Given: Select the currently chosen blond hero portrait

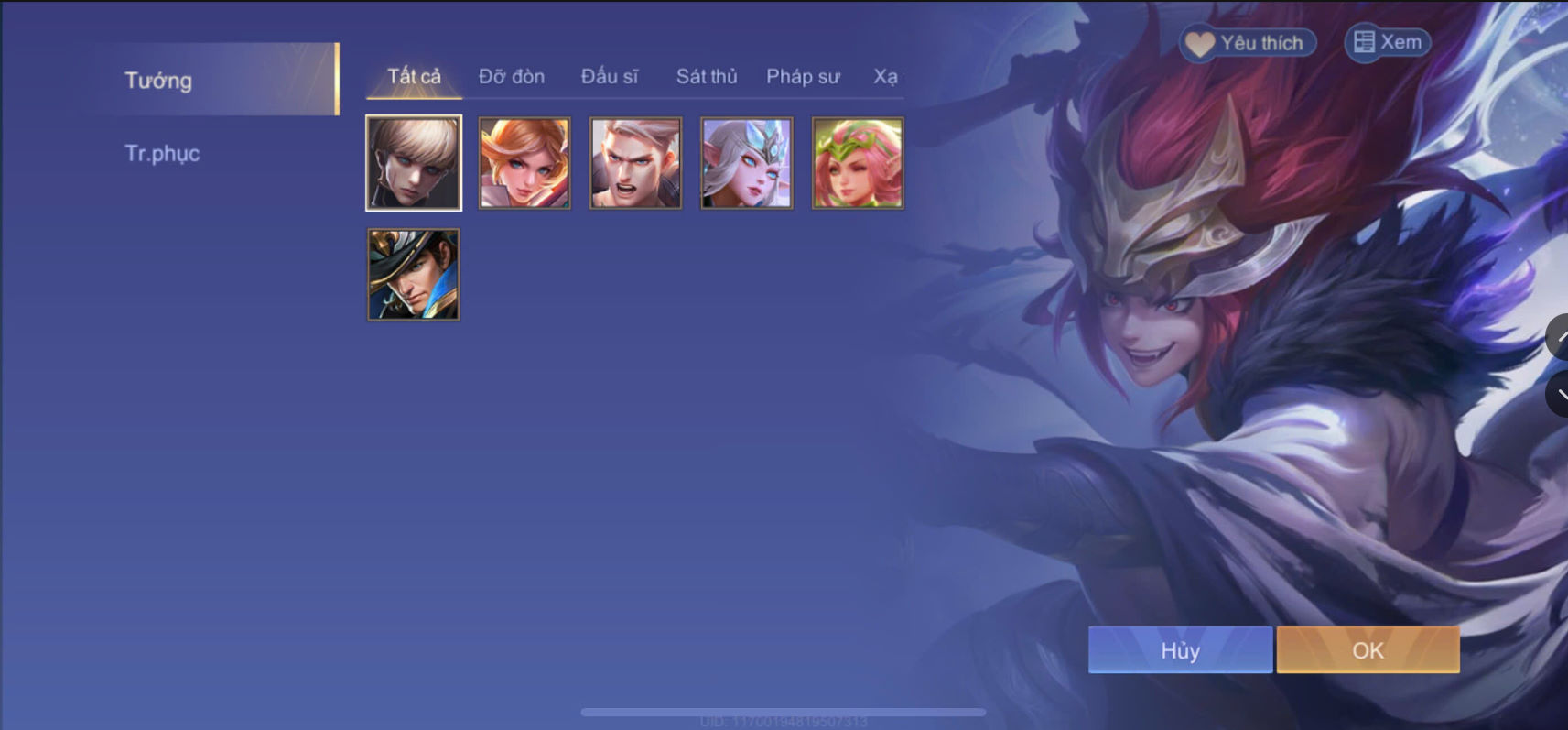Looking at the screenshot, I should click(x=413, y=162).
